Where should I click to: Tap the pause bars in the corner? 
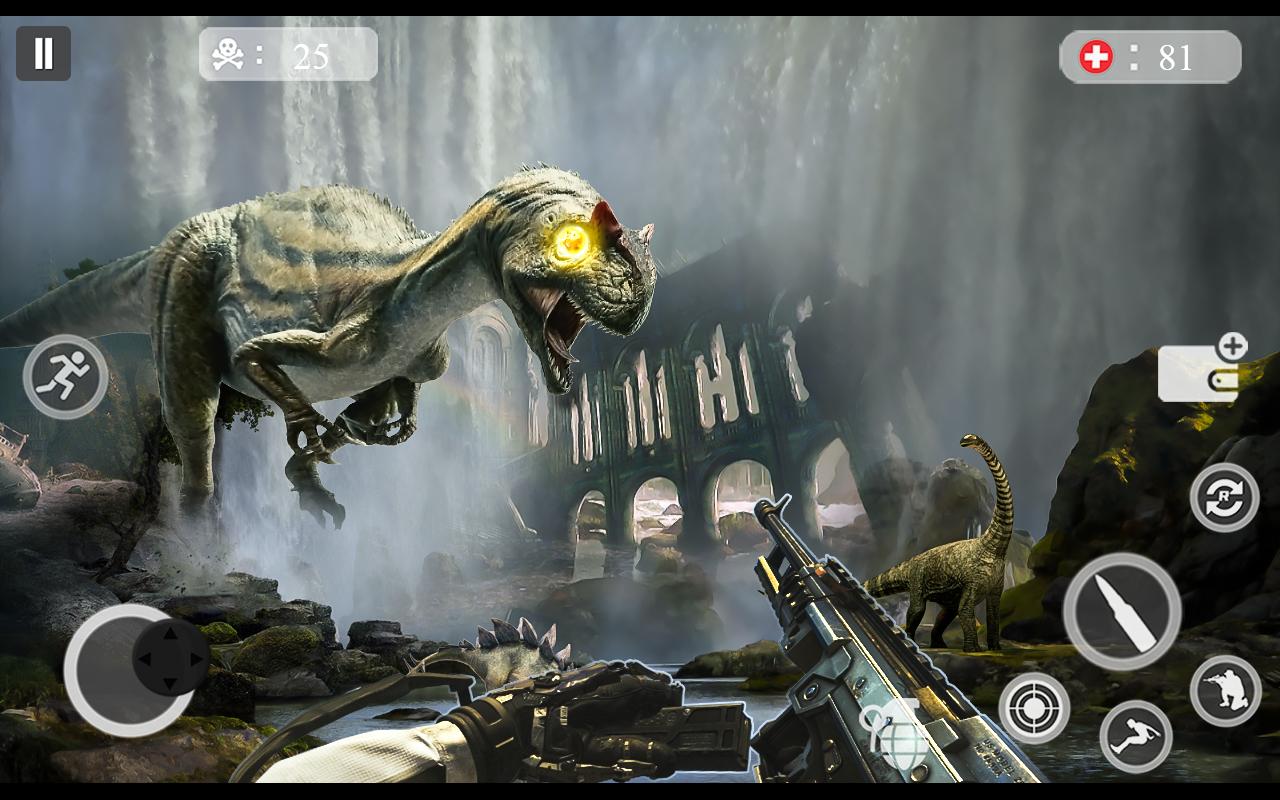point(44,51)
